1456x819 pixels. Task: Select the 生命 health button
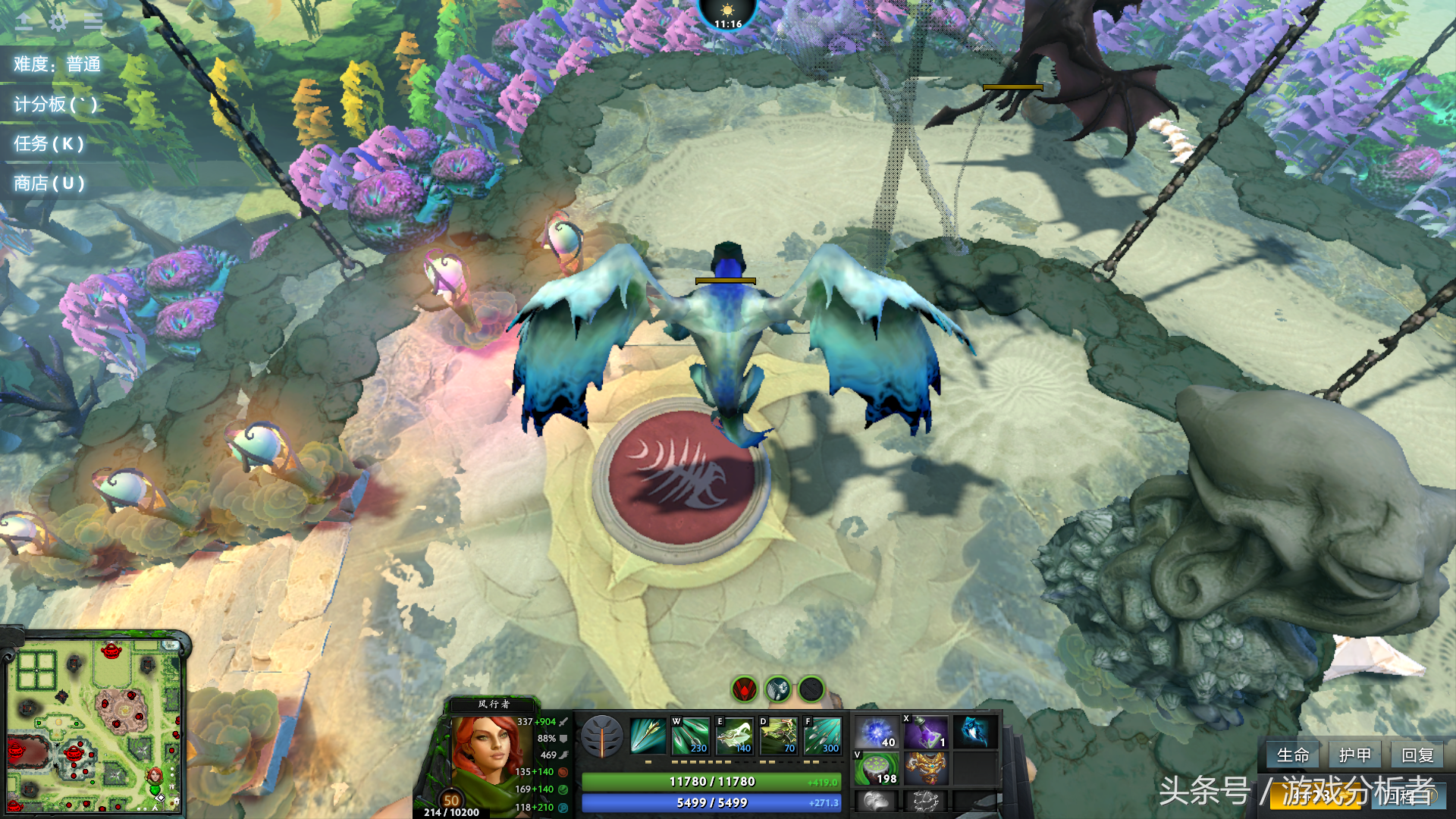point(1293,755)
